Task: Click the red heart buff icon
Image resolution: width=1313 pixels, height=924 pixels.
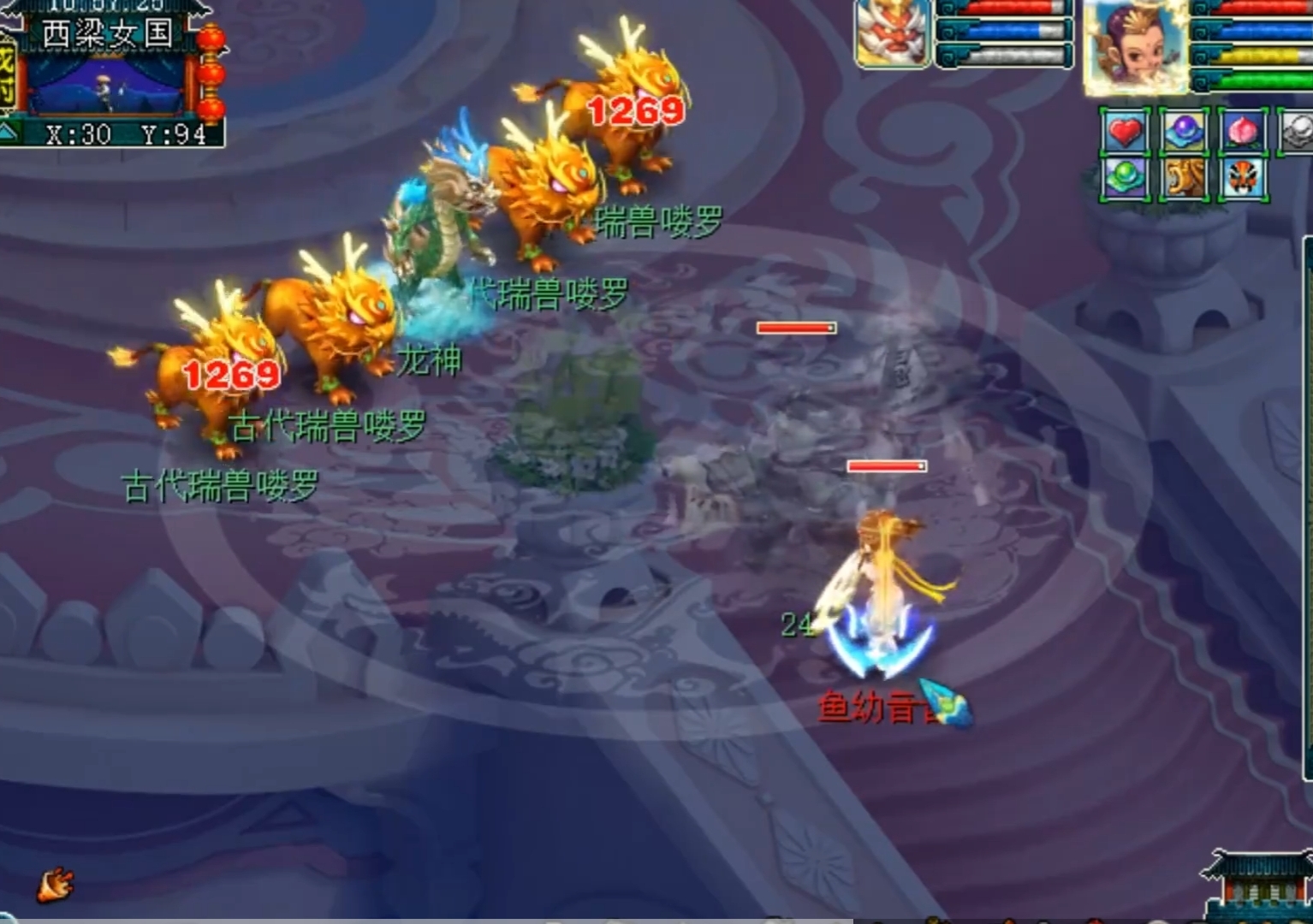Action: coord(1124,133)
